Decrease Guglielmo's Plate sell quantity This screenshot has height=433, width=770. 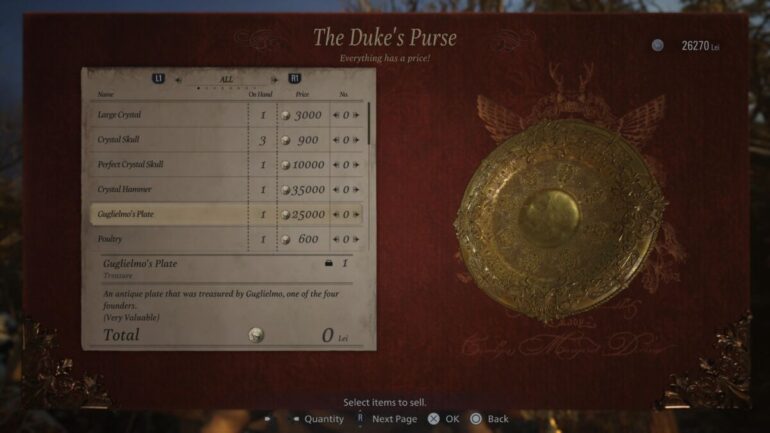pyautogui.click(x=336, y=214)
